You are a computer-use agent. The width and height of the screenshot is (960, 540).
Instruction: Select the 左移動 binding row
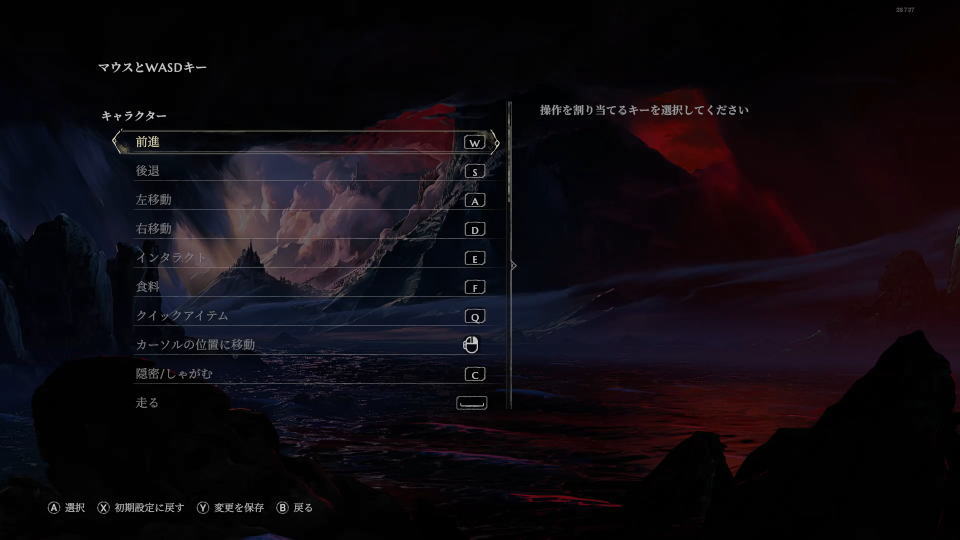(305, 200)
